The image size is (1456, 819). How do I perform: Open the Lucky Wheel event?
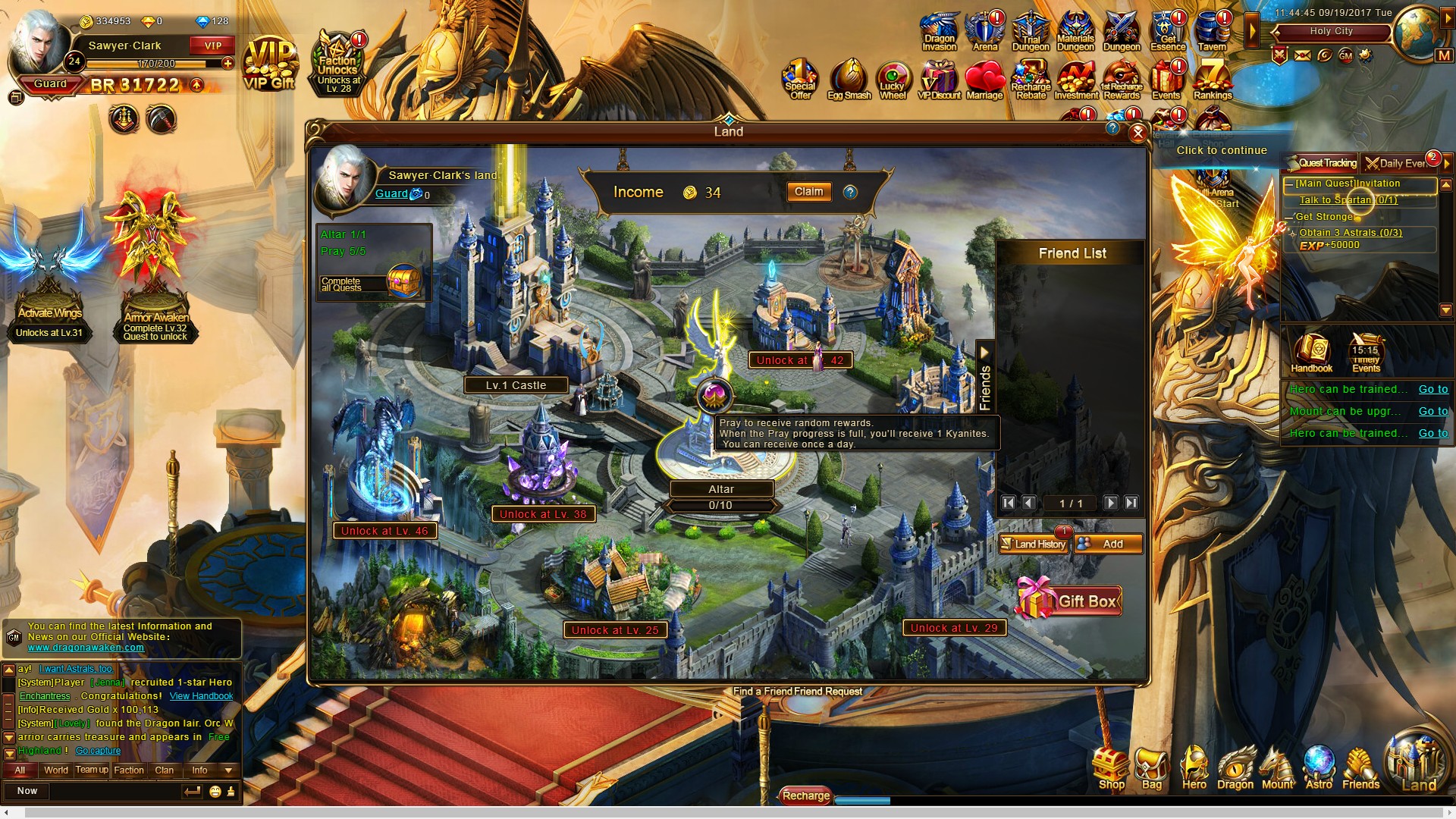click(x=893, y=81)
